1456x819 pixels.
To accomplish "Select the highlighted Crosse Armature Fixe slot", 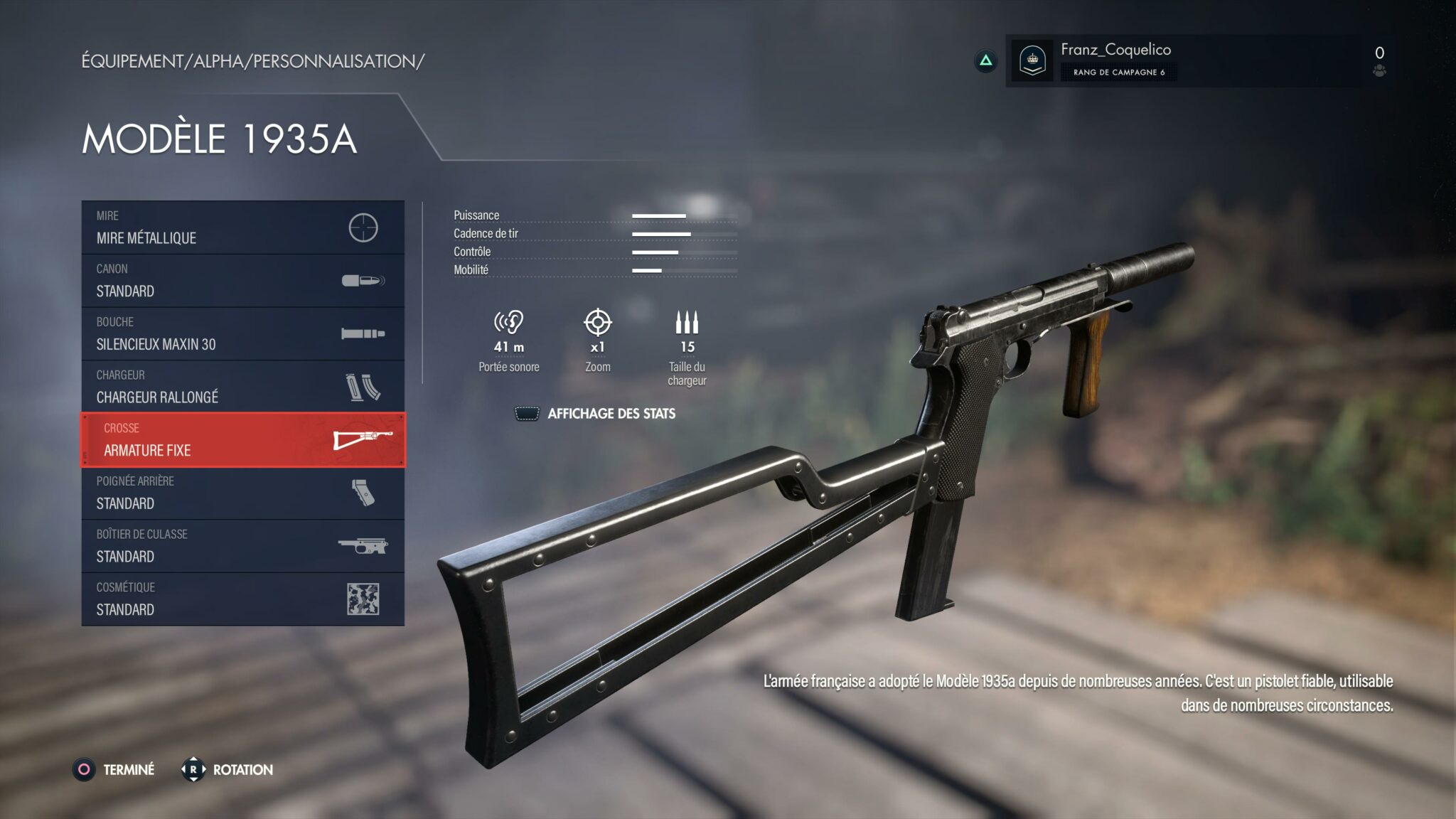I will tap(242, 440).
